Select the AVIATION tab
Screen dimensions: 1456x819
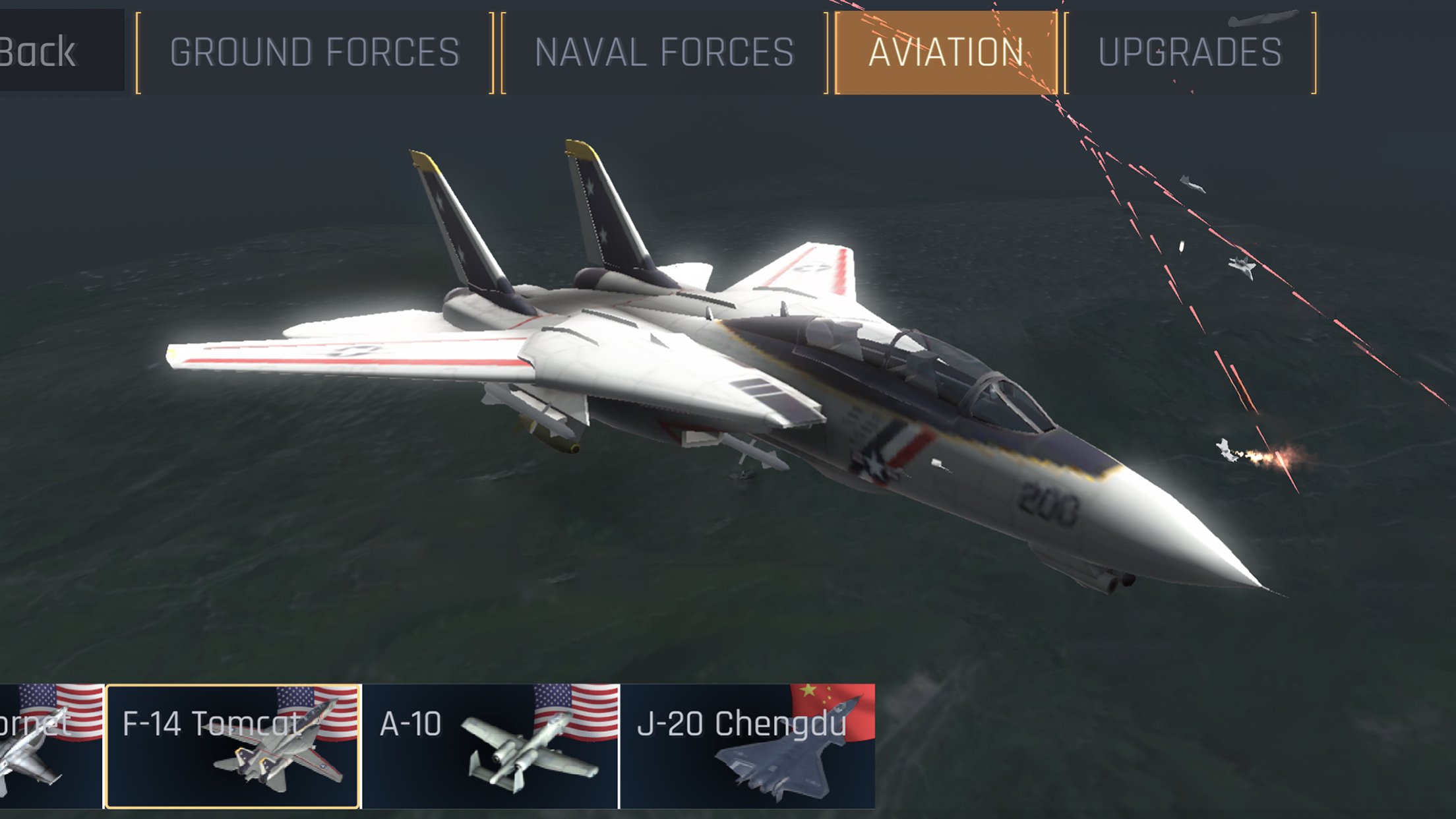(x=945, y=51)
